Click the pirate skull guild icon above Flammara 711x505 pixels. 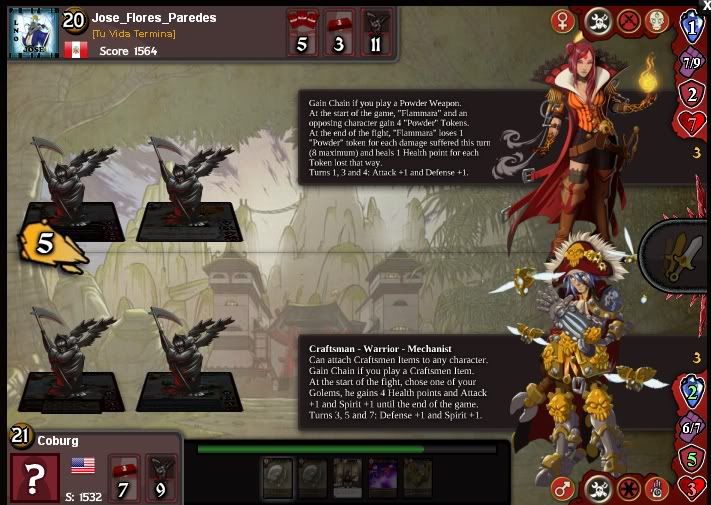click(x=597, y=21)
